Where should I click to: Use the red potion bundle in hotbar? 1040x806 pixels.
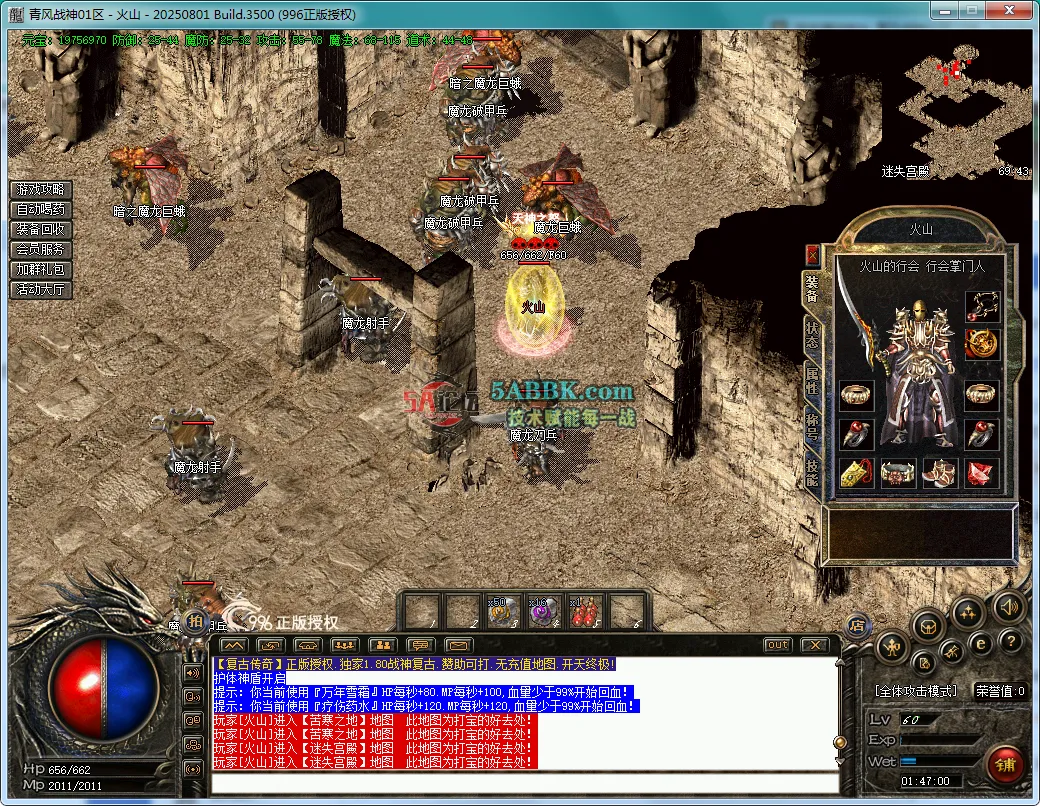pyautogui.click(x=585, y=611)
